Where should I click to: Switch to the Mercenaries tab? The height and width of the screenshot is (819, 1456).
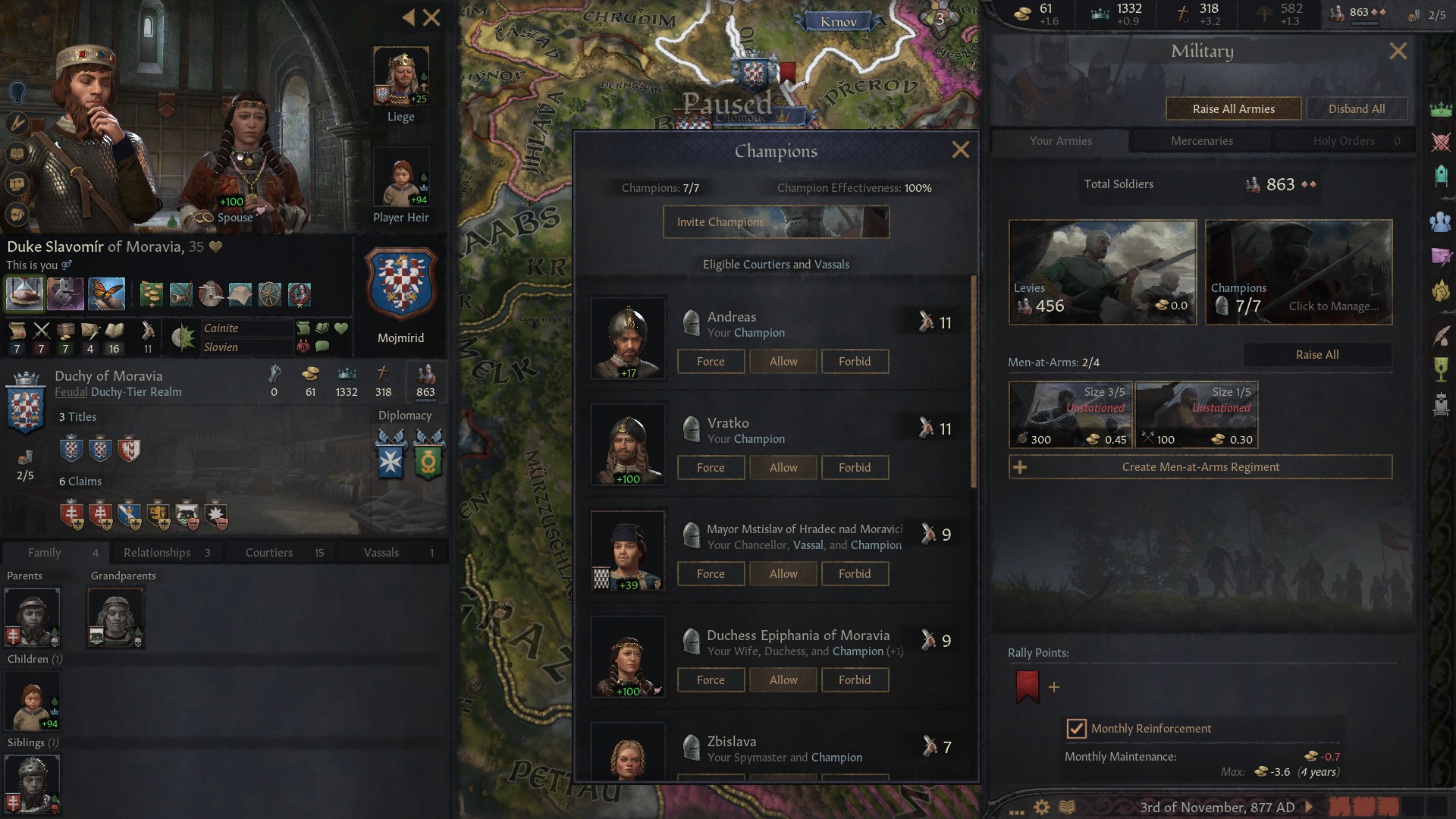point(1200,140)
